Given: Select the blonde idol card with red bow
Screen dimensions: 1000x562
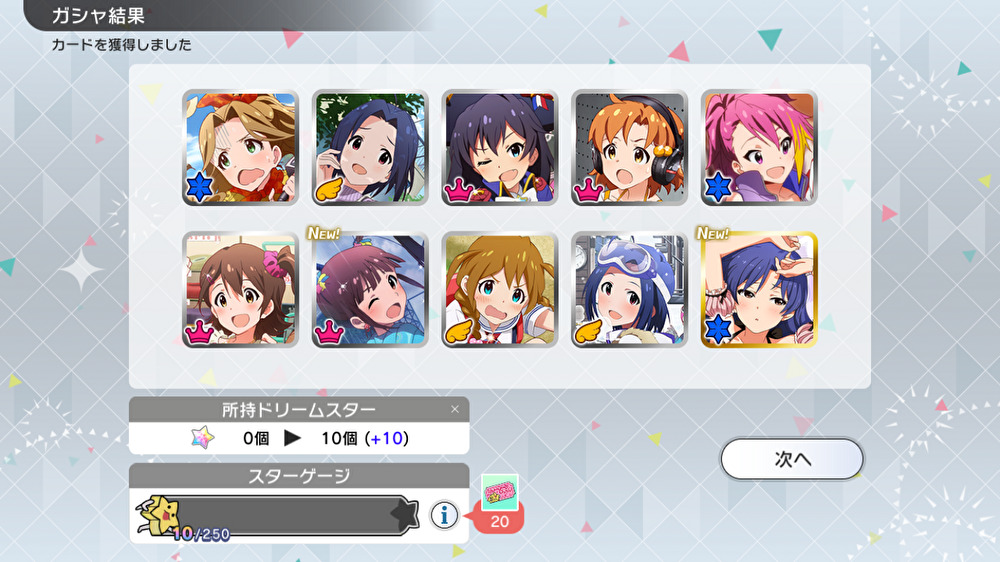Looking at the screenshot, I should coord(240,148).
